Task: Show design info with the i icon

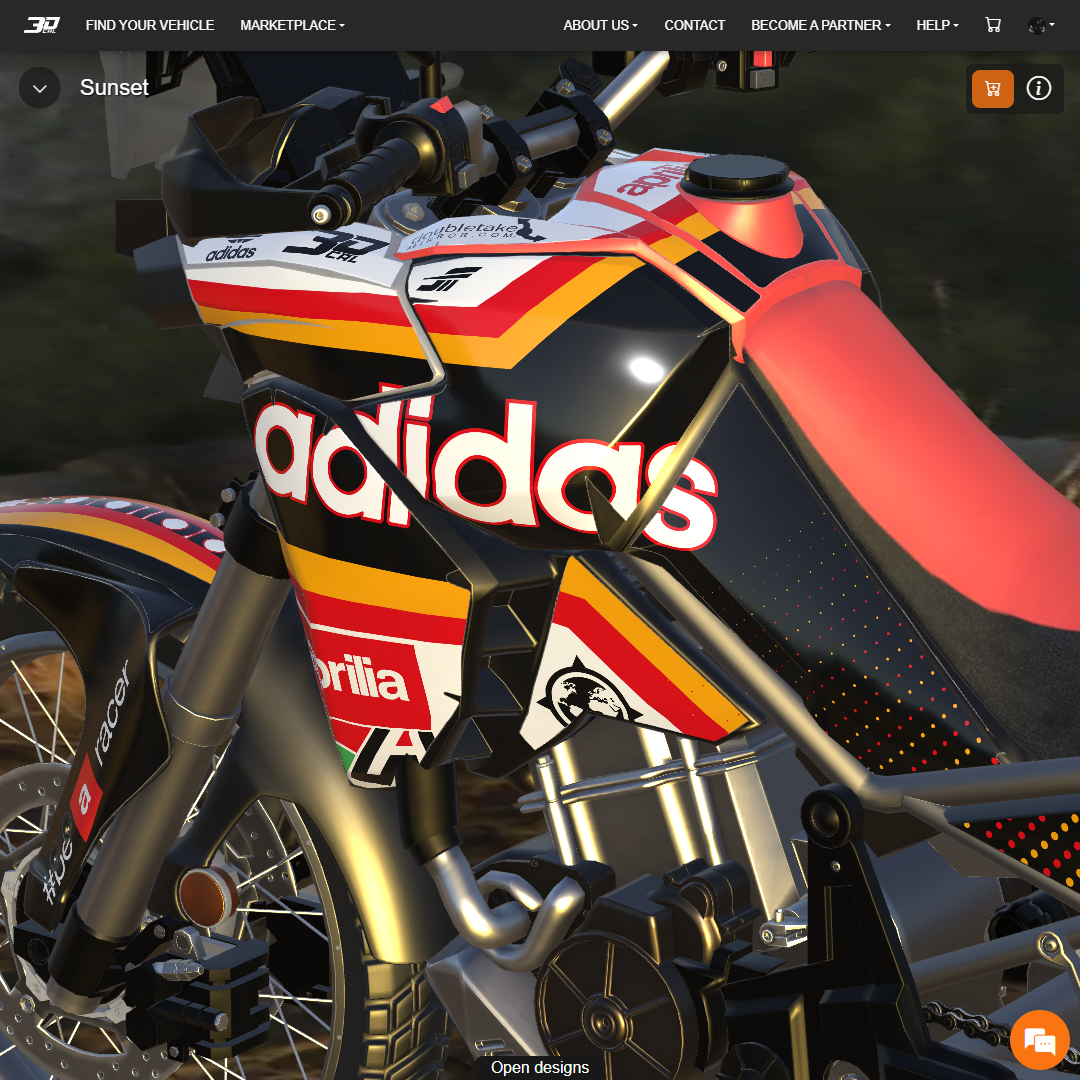Action: (1039, 89)
